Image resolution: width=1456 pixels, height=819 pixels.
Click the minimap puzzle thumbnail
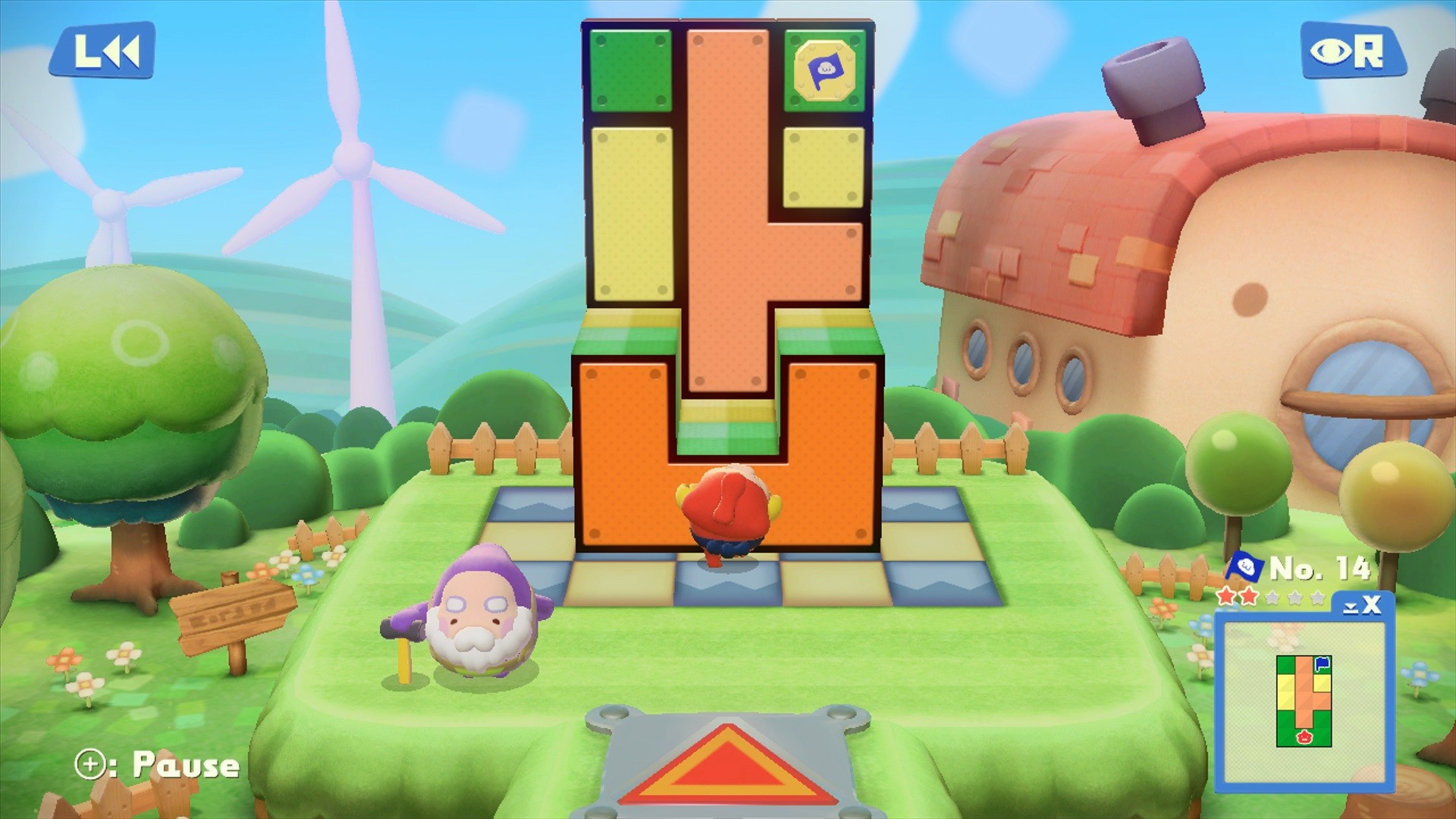(x=1304, y=701)
